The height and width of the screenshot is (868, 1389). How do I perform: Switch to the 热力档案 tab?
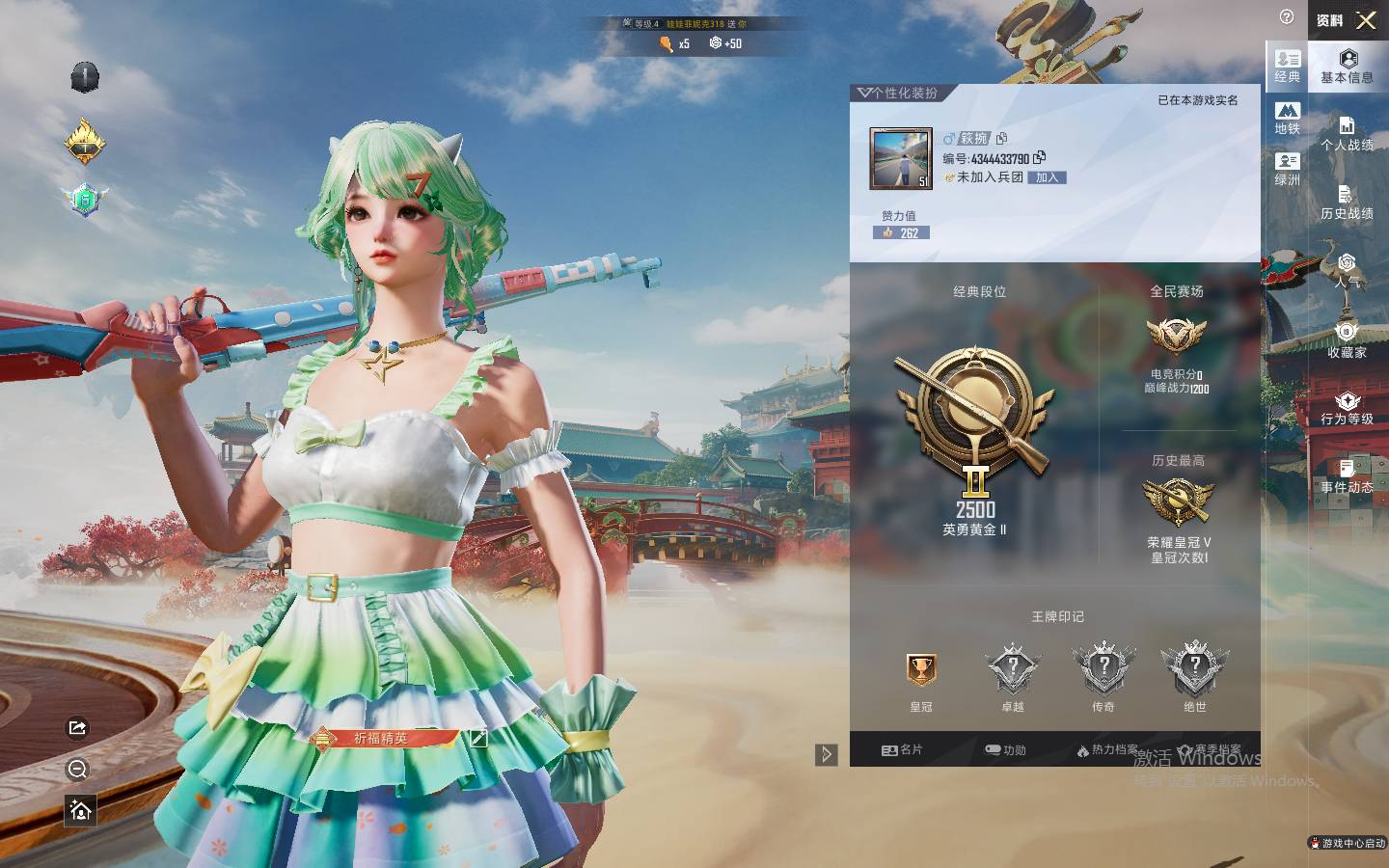1106,749
